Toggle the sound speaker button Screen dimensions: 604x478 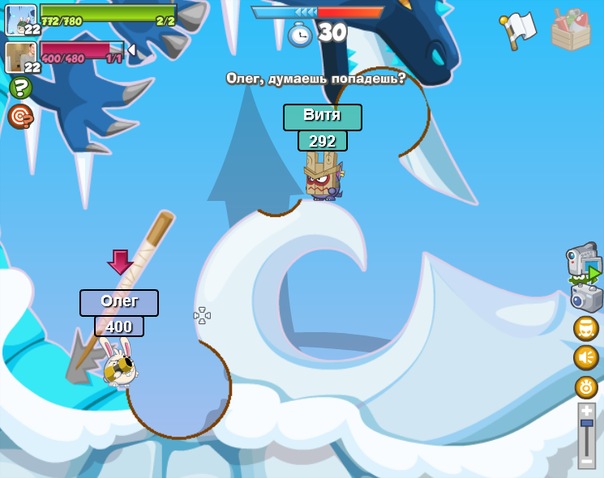point(586,357)
